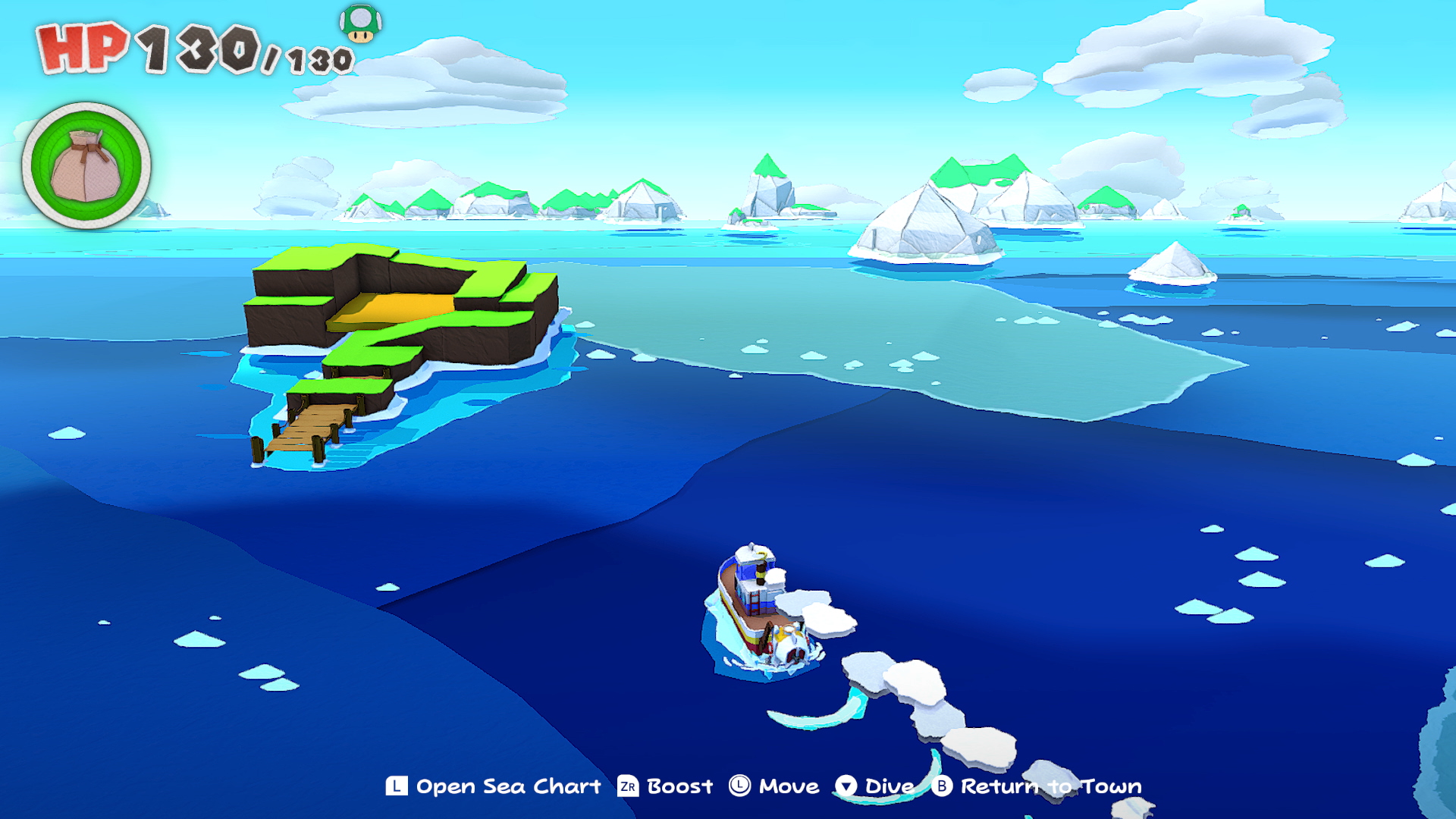1456x819 pixels.
Task: Click the confetti bag icon
Action: pyautogui.click(x=86, y=166)
